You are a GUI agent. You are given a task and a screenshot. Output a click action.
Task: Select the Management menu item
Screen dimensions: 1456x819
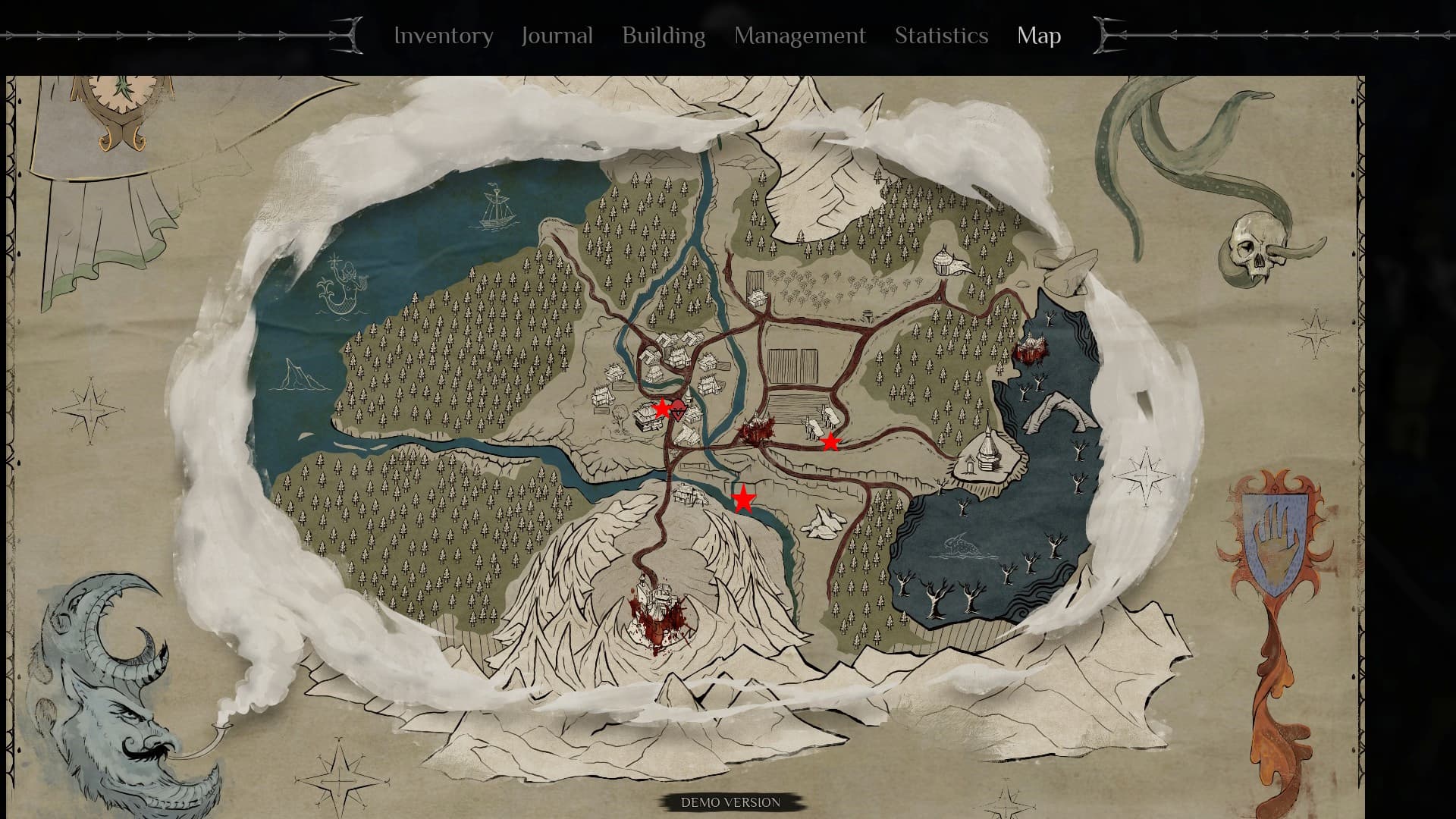tap(799, 36)
